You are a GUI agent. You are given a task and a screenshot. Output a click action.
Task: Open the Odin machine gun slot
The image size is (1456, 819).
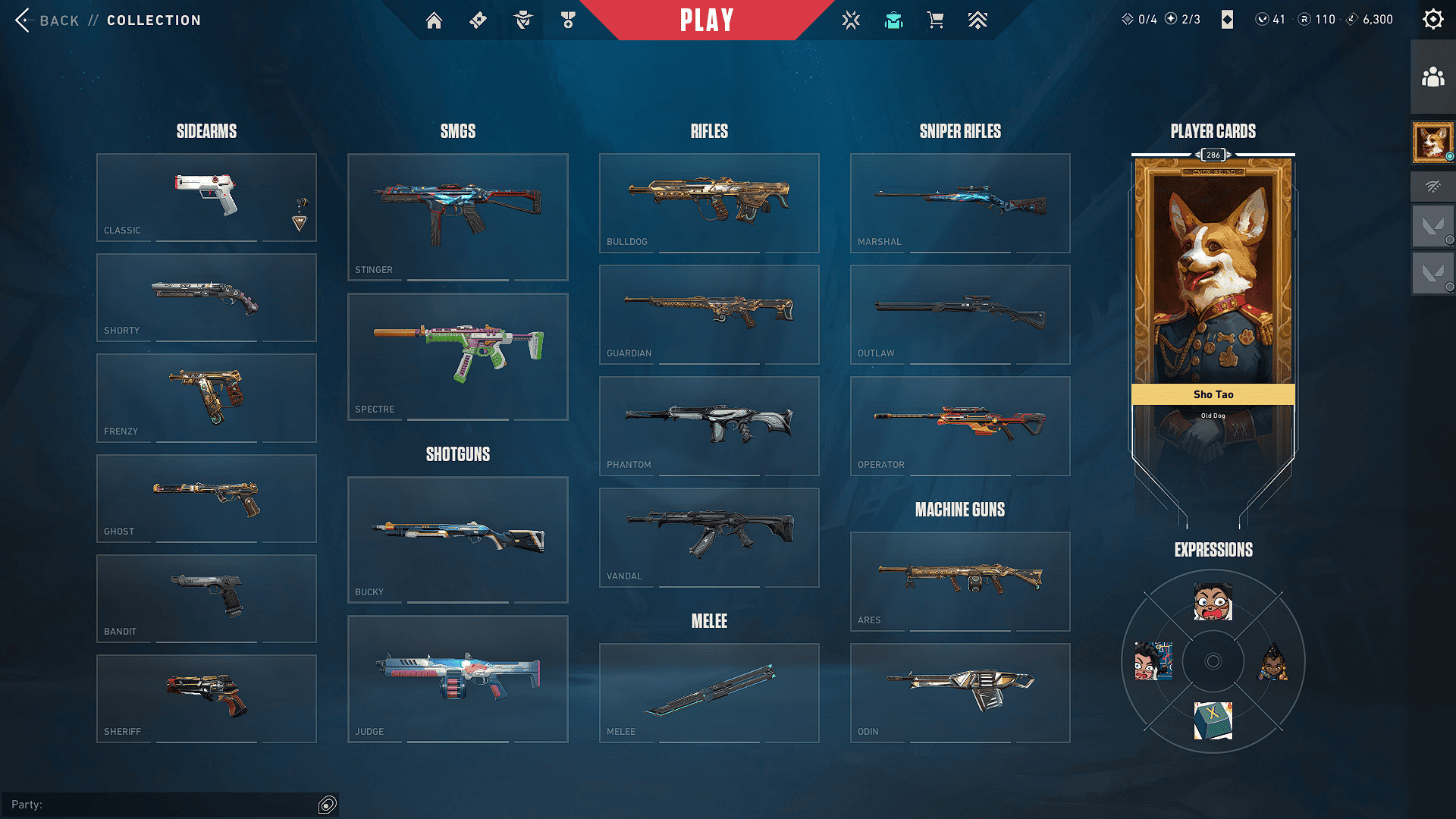pos(960,692)
